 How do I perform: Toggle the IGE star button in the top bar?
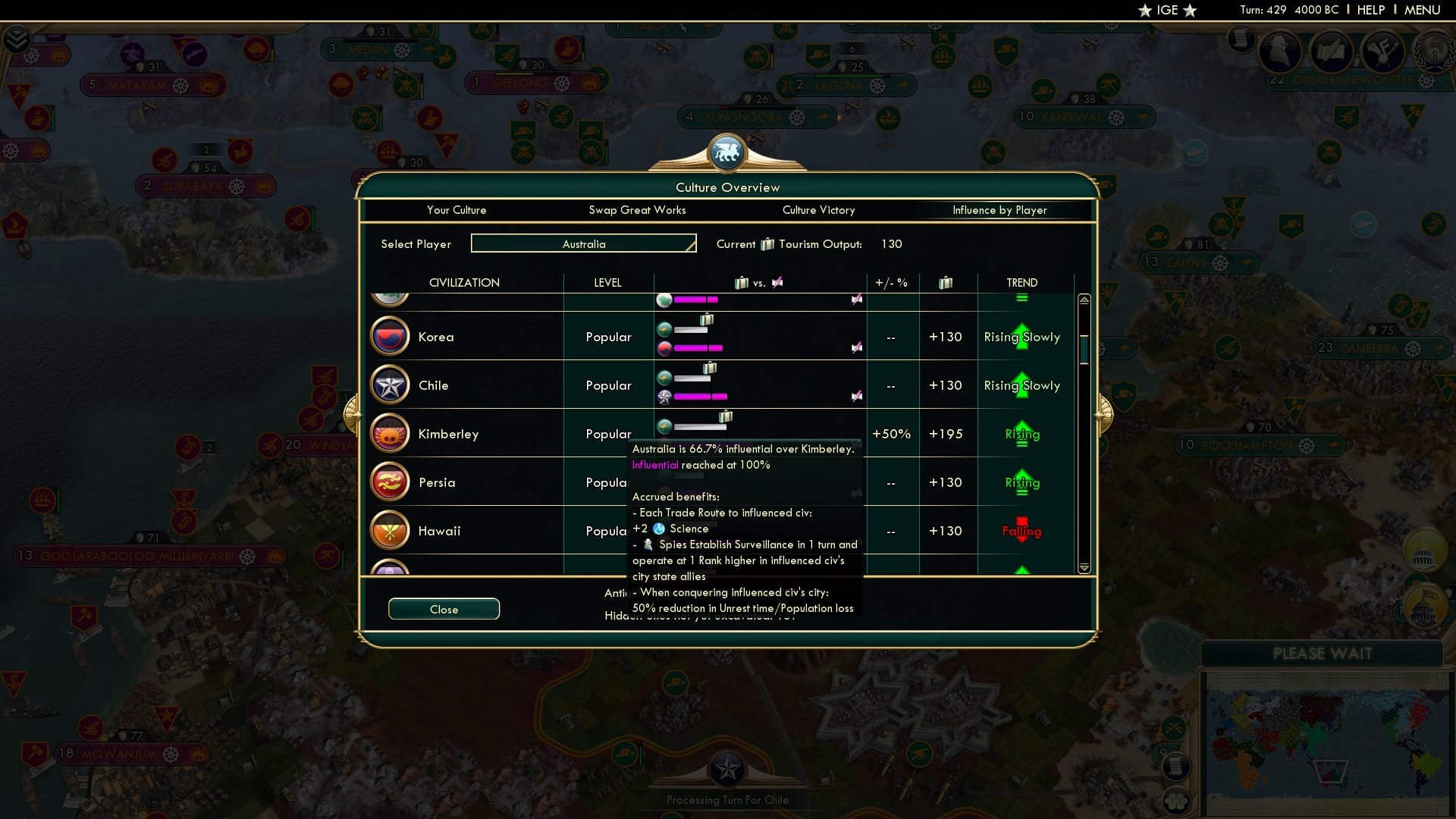1166,11
